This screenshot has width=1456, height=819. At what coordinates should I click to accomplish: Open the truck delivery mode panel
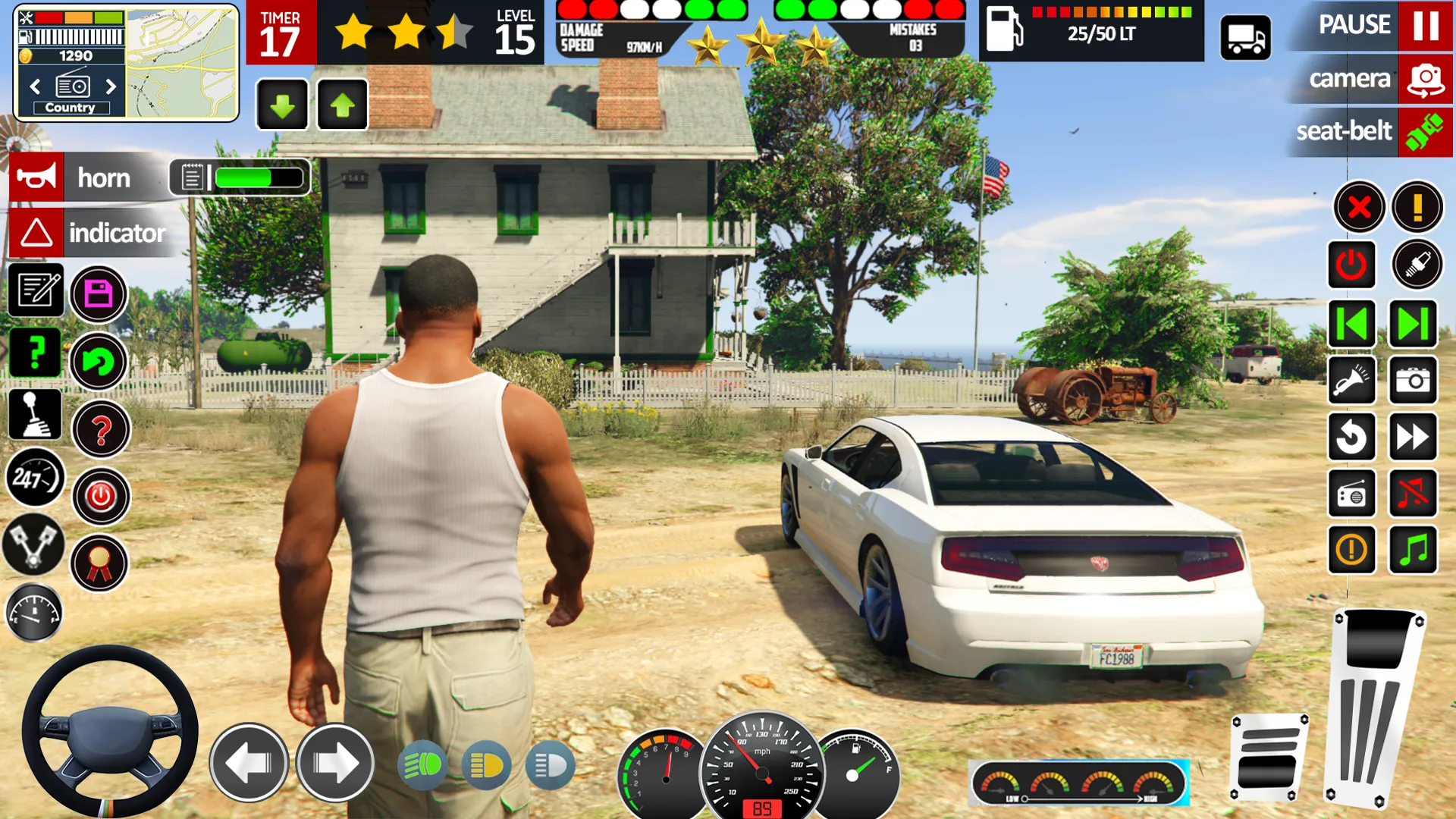tap(1247, 37)
